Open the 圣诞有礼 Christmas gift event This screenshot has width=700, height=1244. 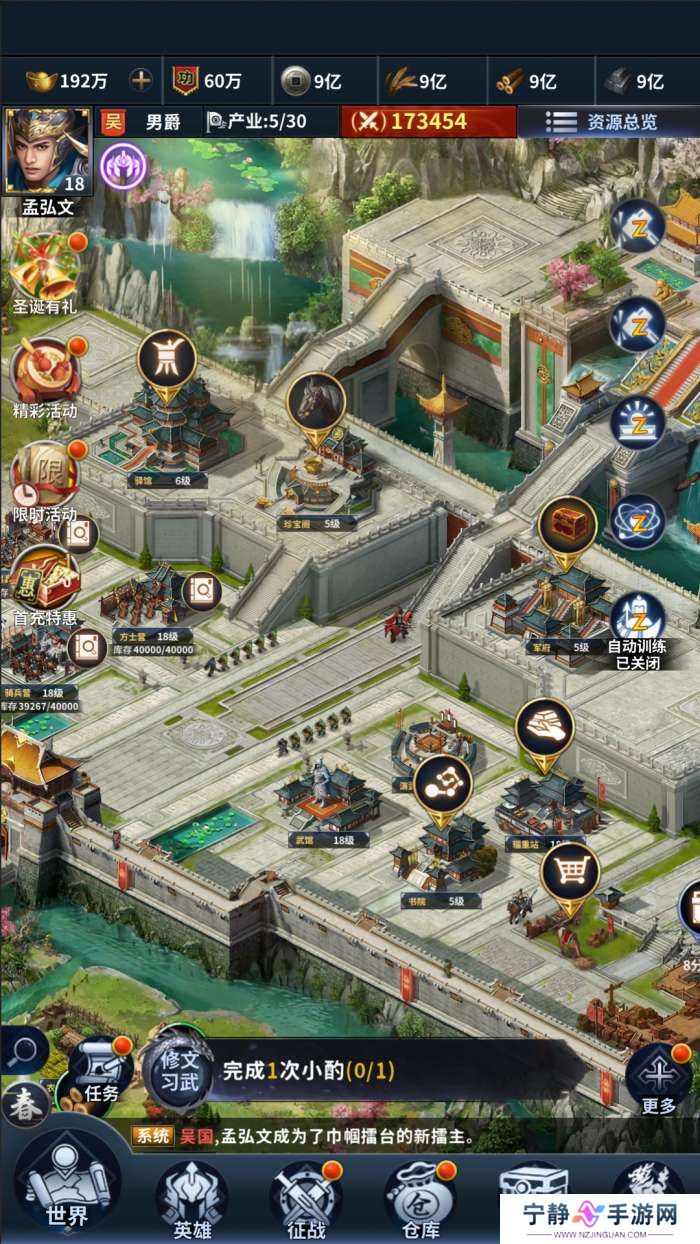pyautogui.click(x=45, y=268)
